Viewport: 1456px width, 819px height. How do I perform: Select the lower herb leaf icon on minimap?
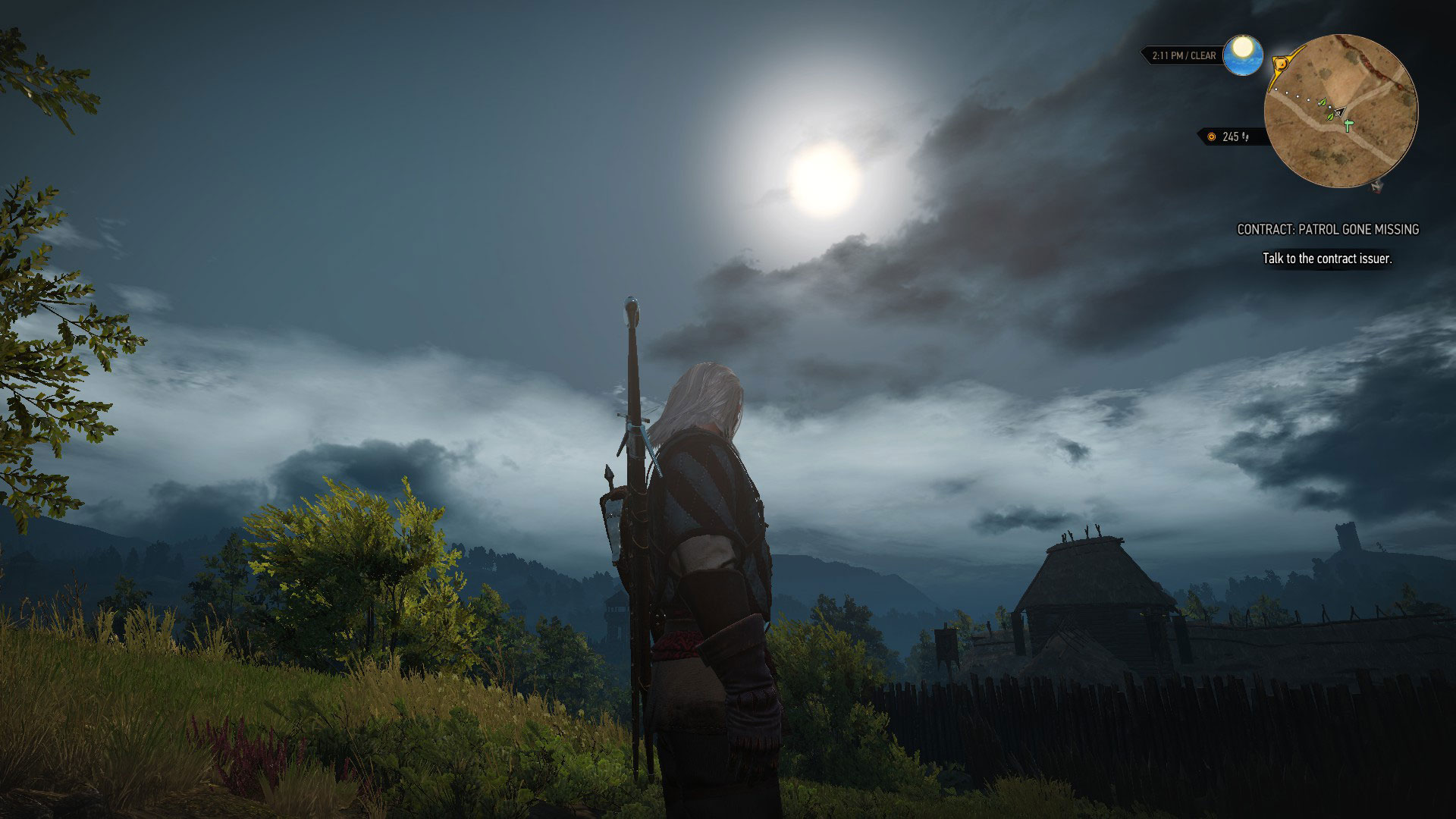pyautogui.click(x=1331, y=118)
